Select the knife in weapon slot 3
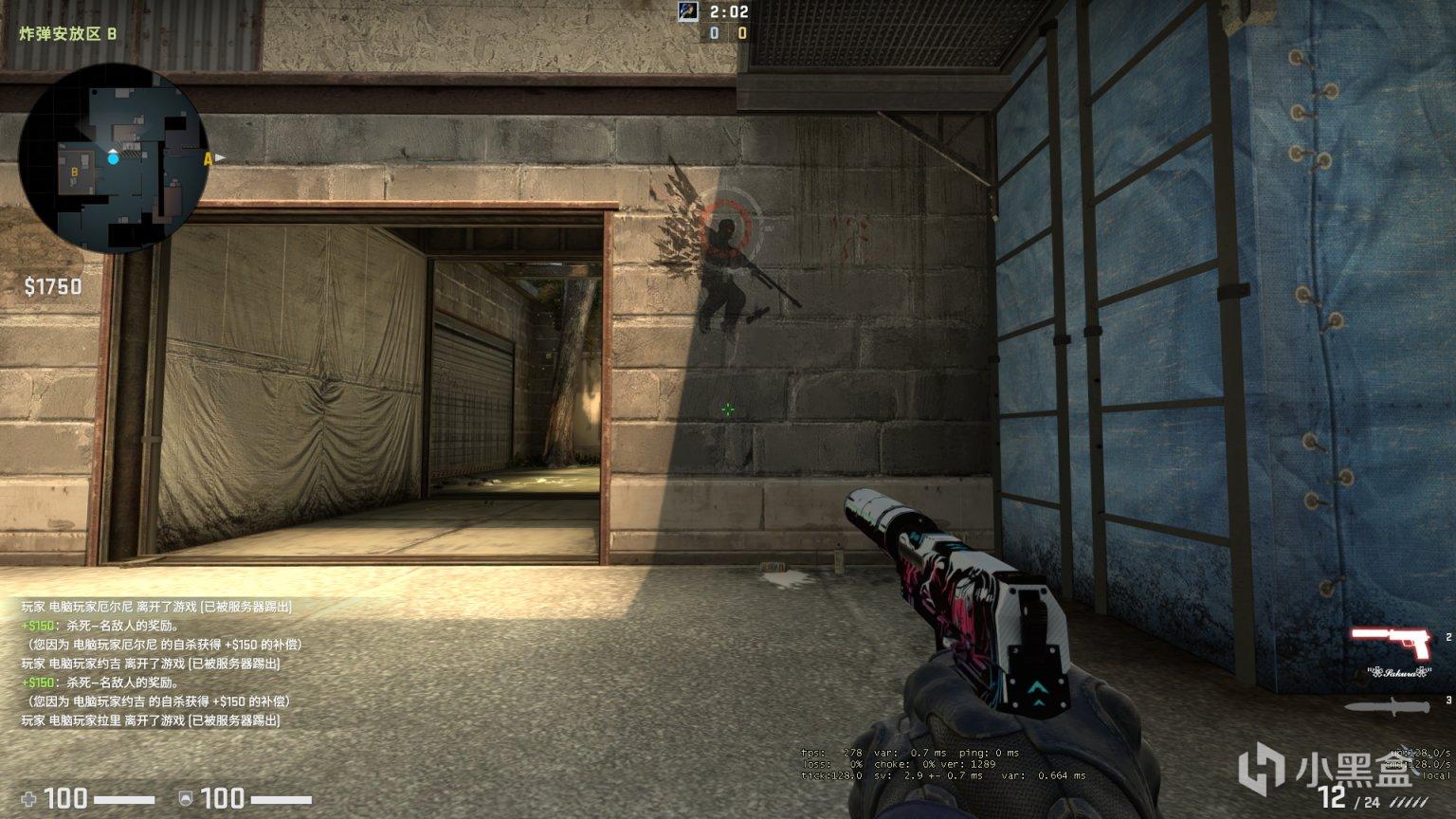The width and height of the screenshot is (1456, 819). tap(1384, 706)
